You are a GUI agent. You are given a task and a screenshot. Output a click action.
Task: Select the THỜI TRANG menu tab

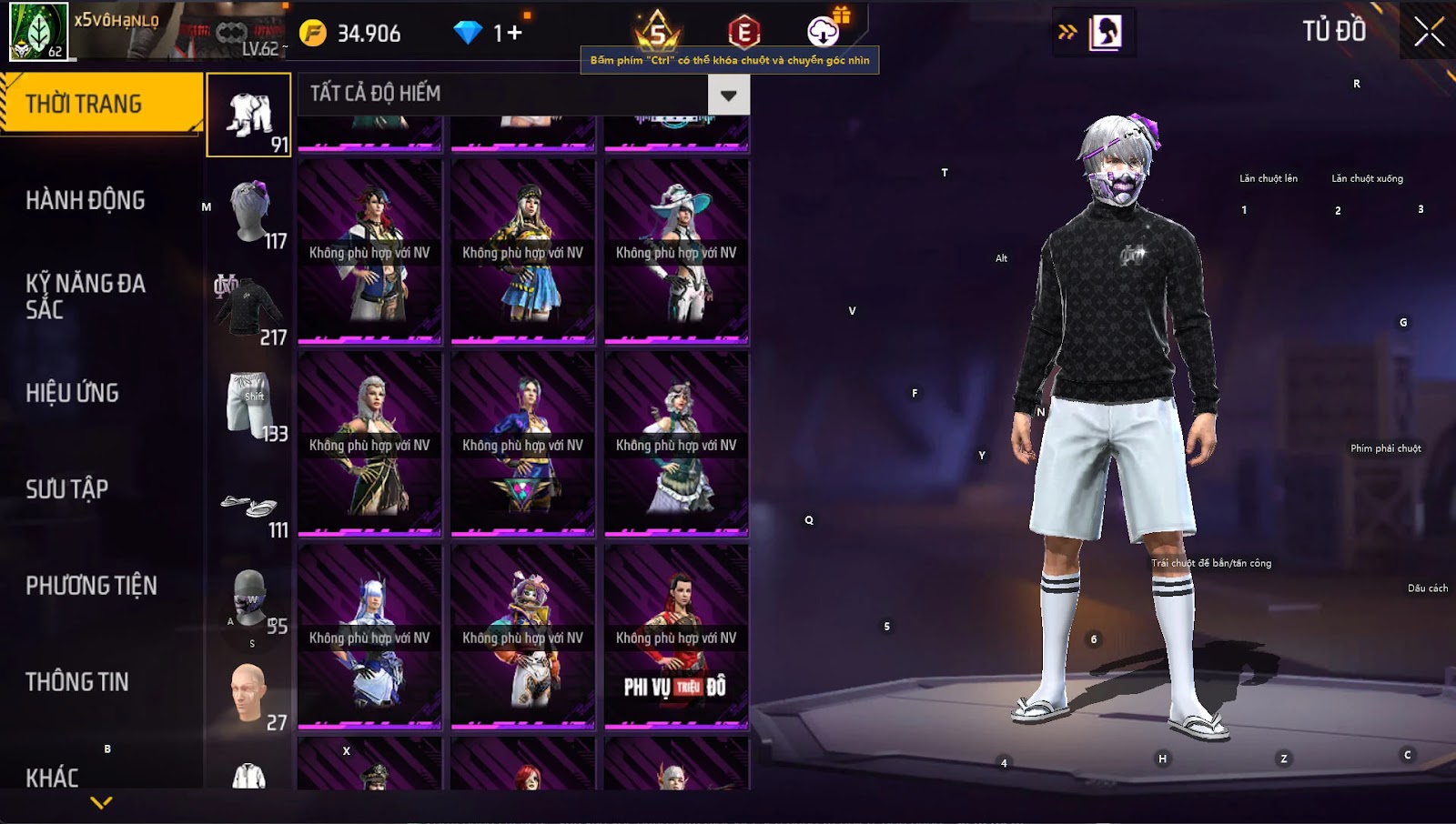point(100,104)
